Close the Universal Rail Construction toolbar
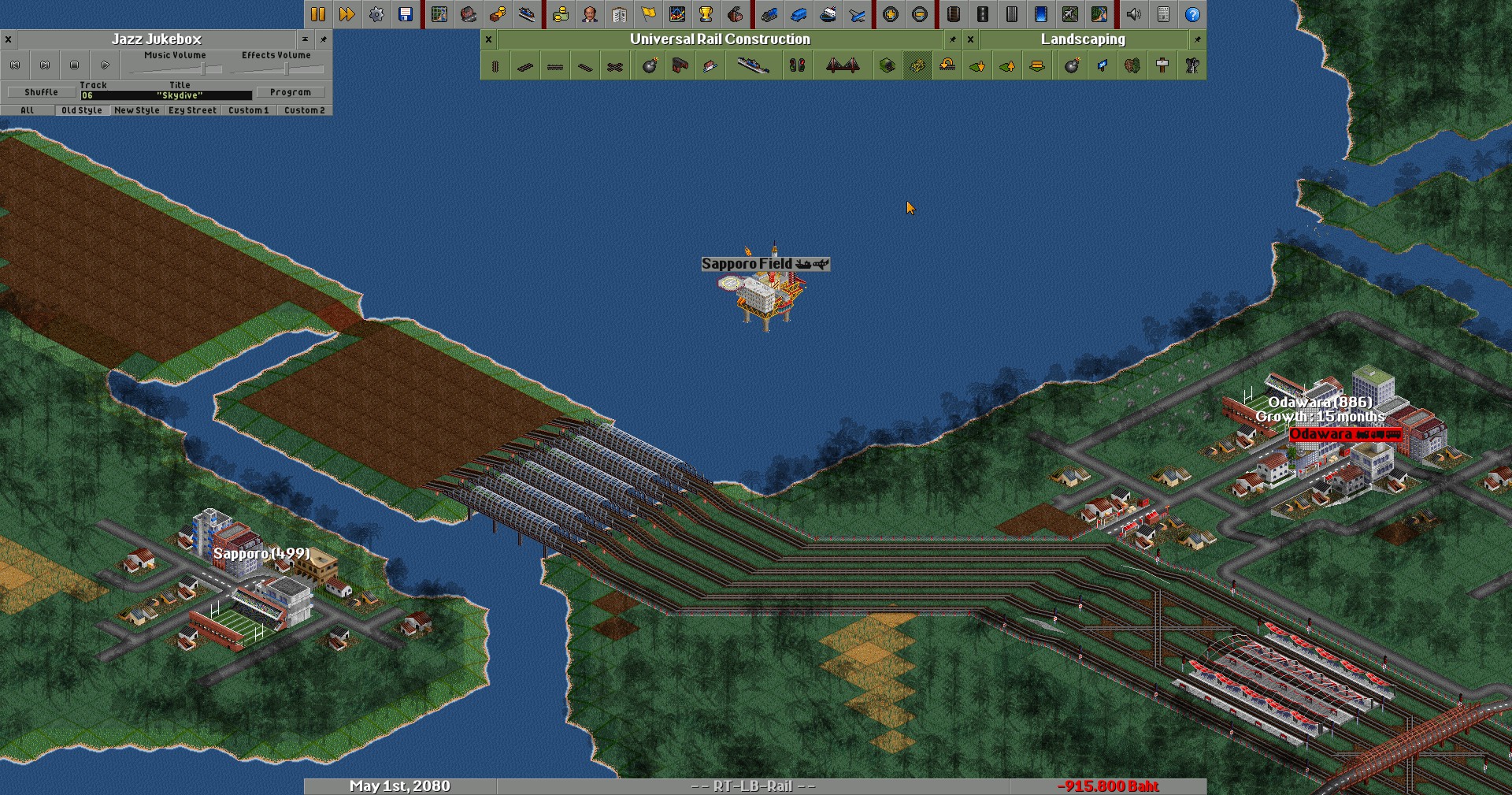1512x795 pixels. [488, 39]
